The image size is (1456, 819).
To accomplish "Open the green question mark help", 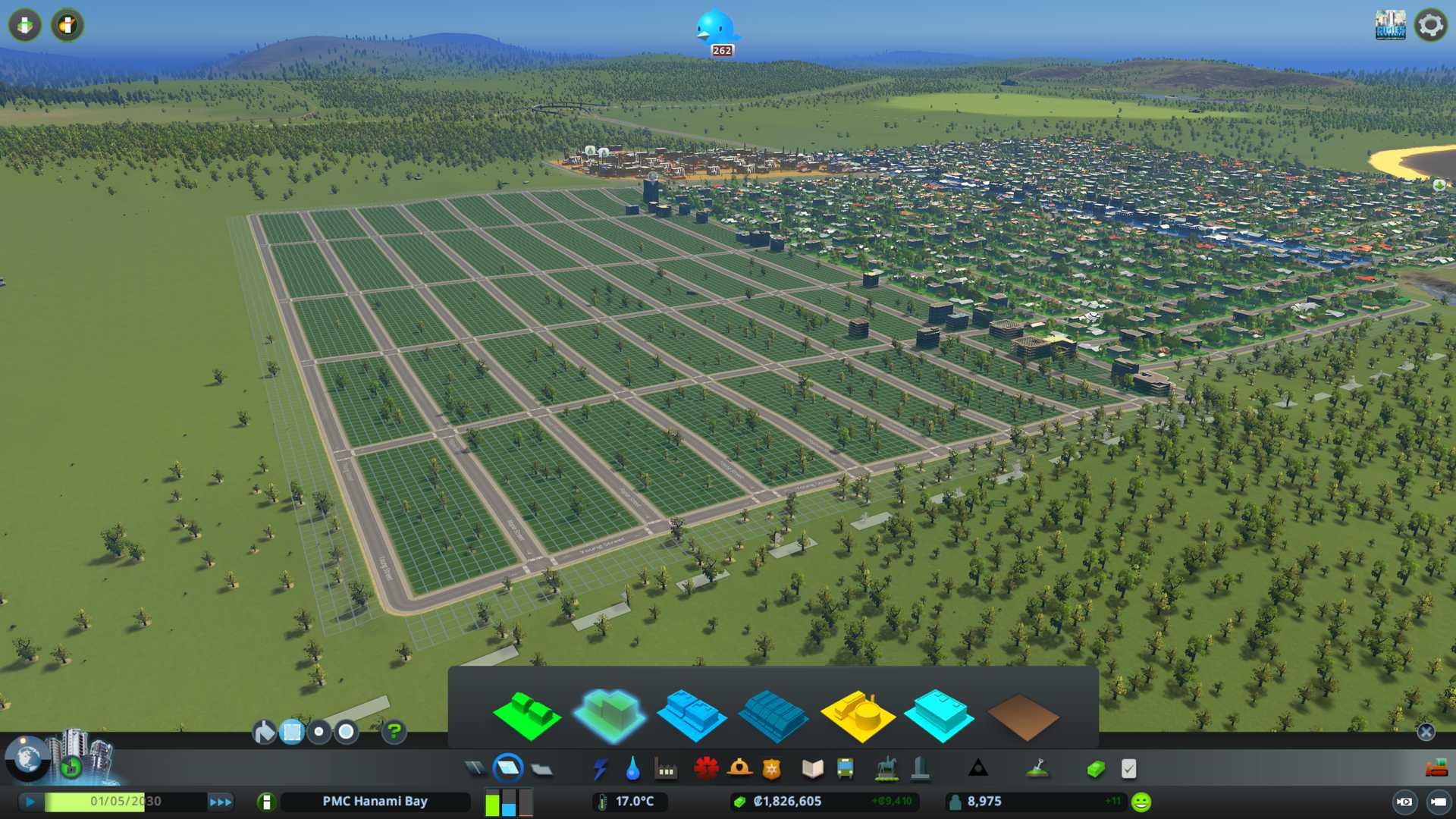I will pyautogui.click(x=394, y=732).
